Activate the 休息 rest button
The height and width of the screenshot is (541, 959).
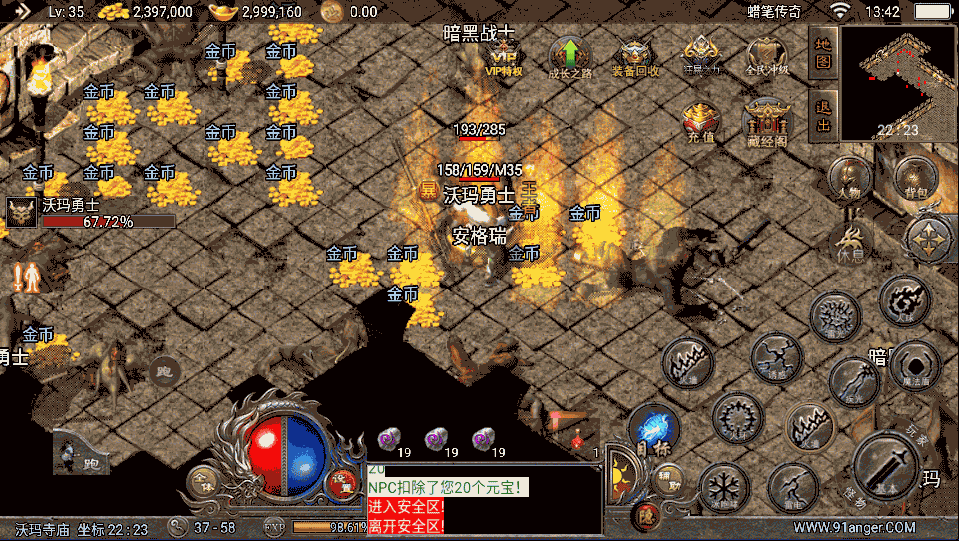tap(851, 241)
